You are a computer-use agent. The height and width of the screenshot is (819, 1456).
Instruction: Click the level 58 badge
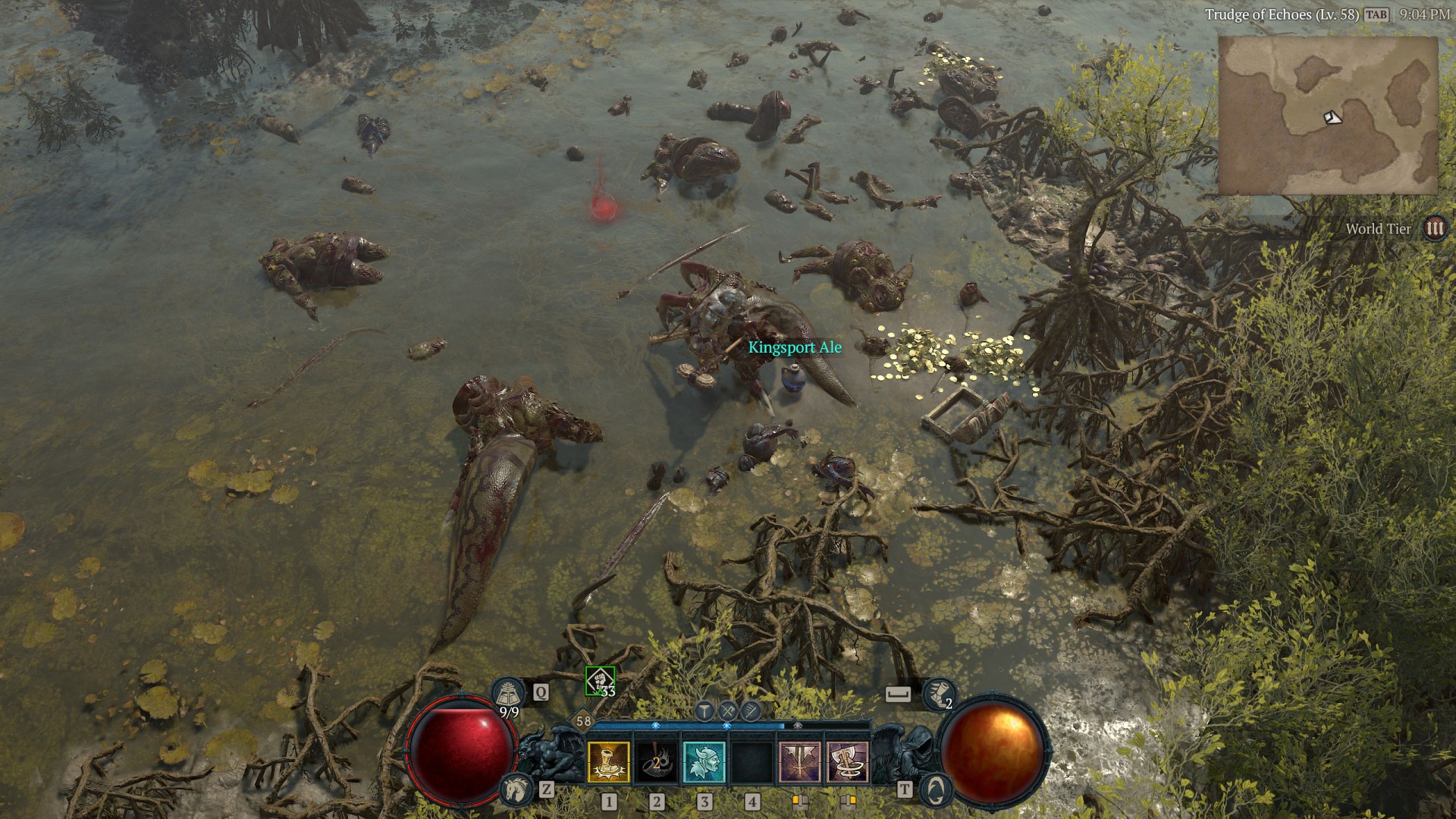(x=583, y=721)
